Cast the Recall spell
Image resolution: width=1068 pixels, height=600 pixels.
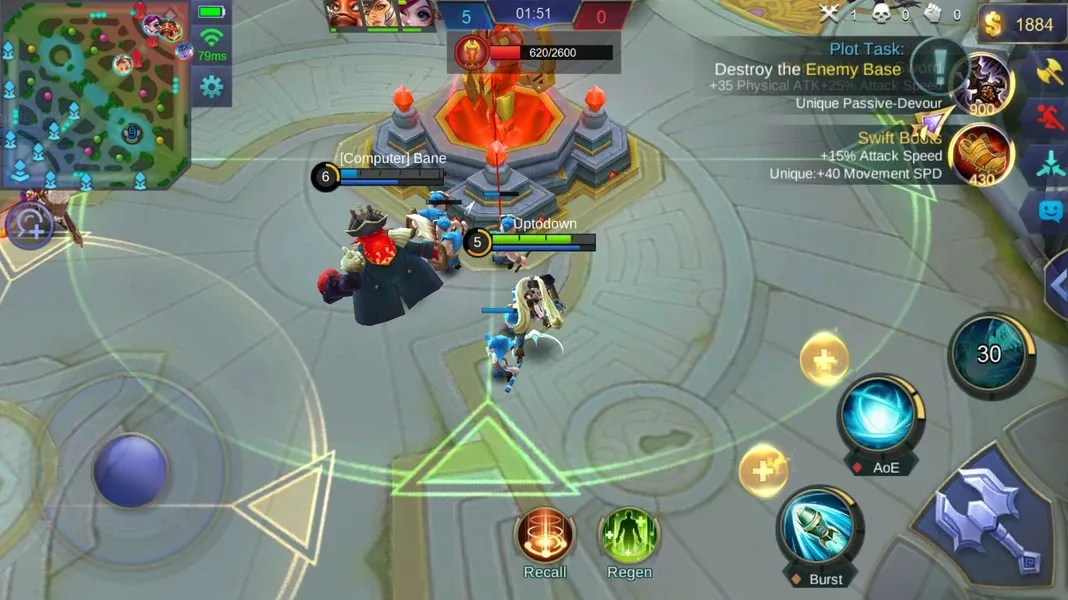point(545,535)
